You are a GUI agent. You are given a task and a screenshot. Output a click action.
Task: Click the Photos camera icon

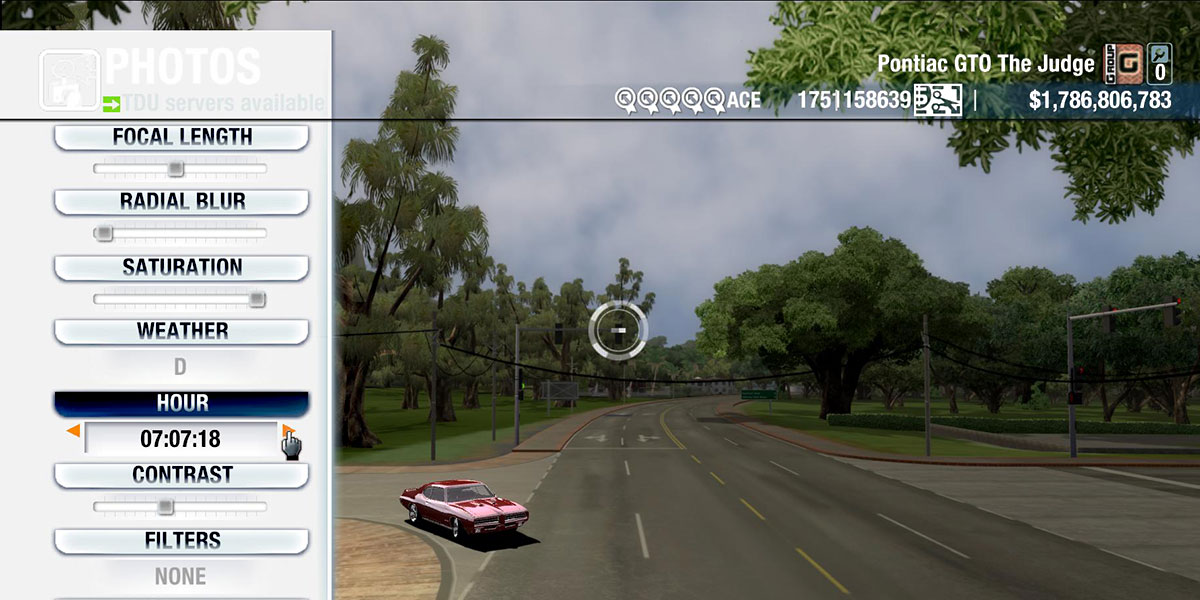click(69, 79)
